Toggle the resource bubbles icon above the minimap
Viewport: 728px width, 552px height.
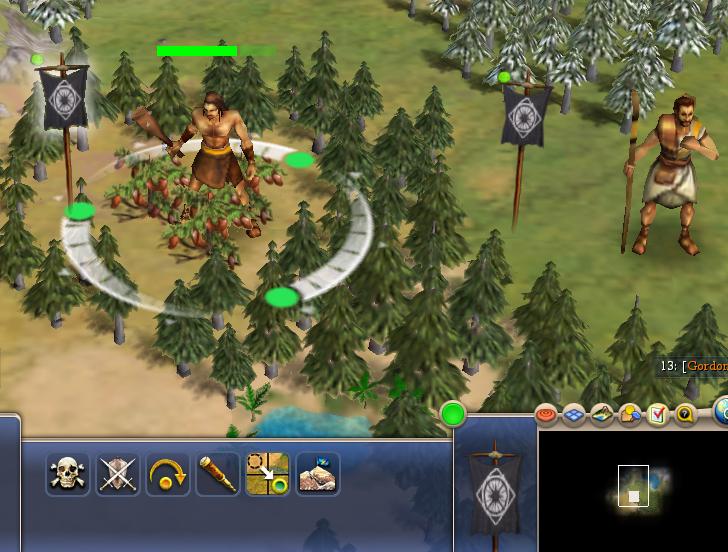tap(630, 414)
